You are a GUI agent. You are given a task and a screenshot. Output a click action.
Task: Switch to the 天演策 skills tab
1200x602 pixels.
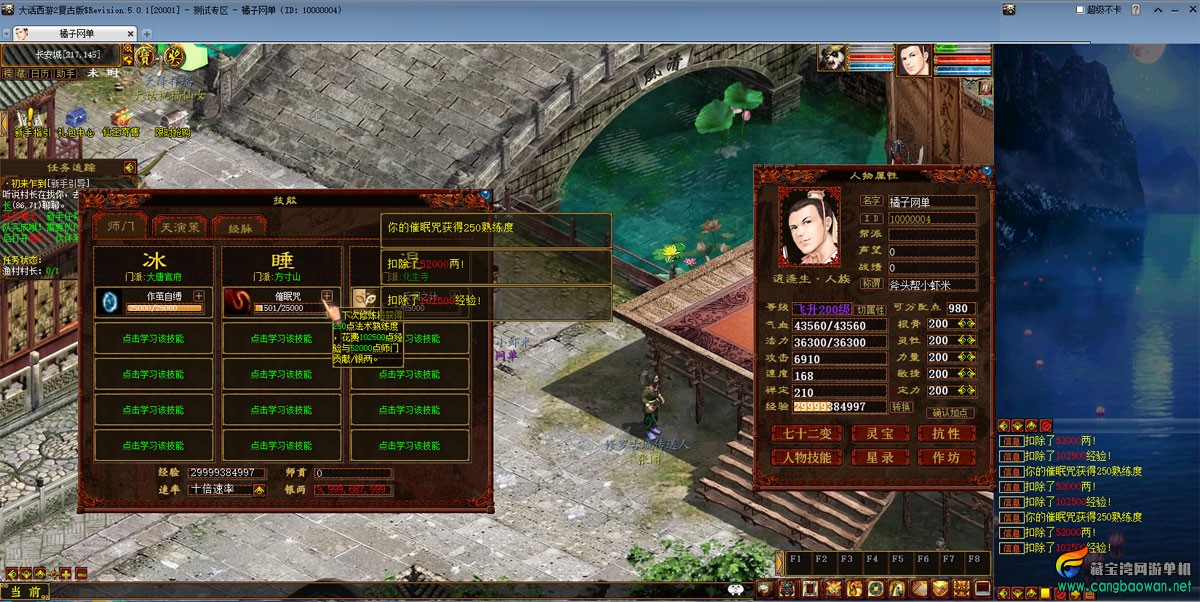180,227
